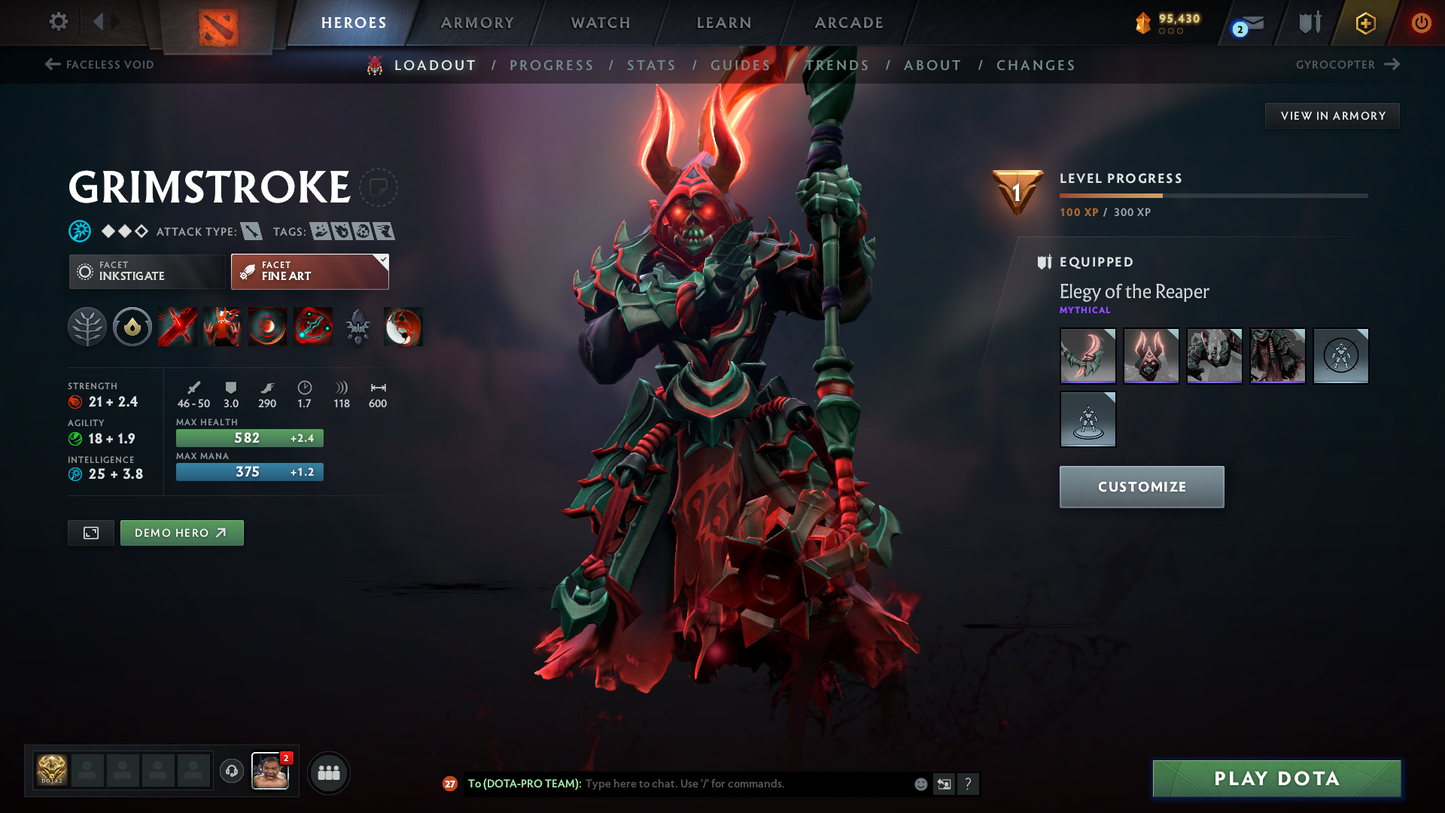Select the Inkstigate facet
The width and height of the screenshot is (1445, 813).
[147, 271]
